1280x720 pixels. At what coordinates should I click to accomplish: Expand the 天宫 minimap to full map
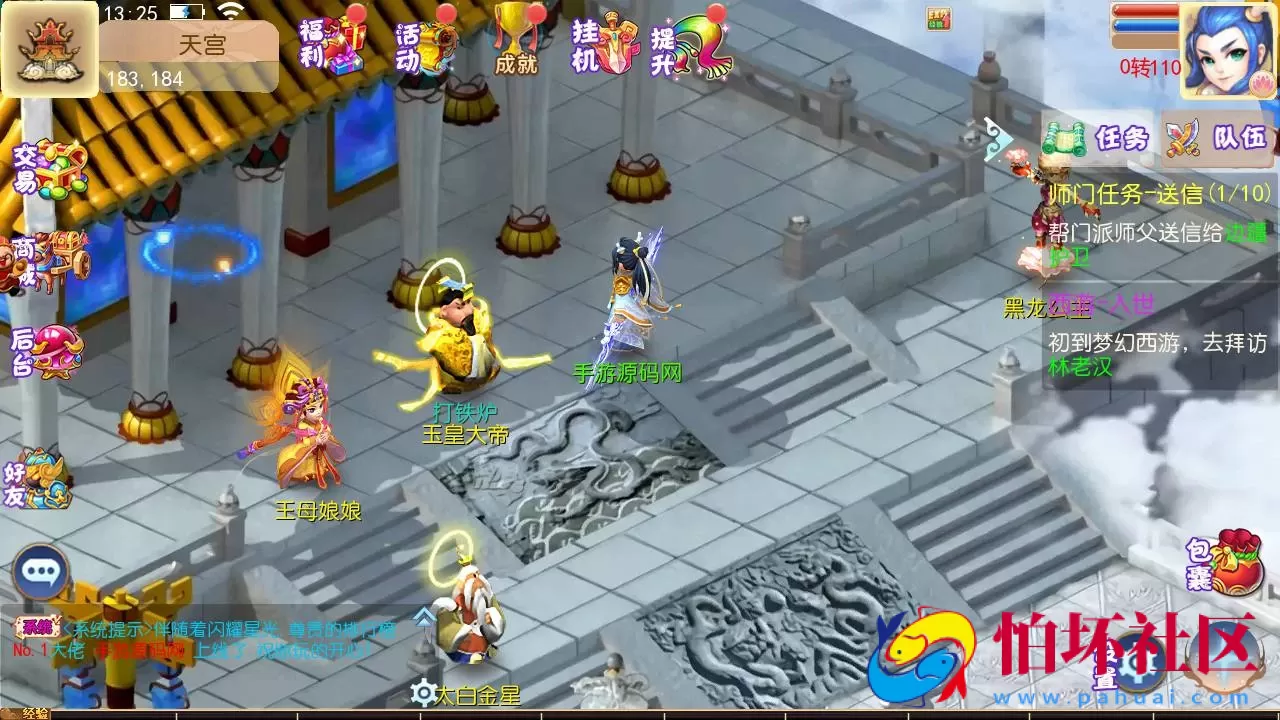(48, 48)
